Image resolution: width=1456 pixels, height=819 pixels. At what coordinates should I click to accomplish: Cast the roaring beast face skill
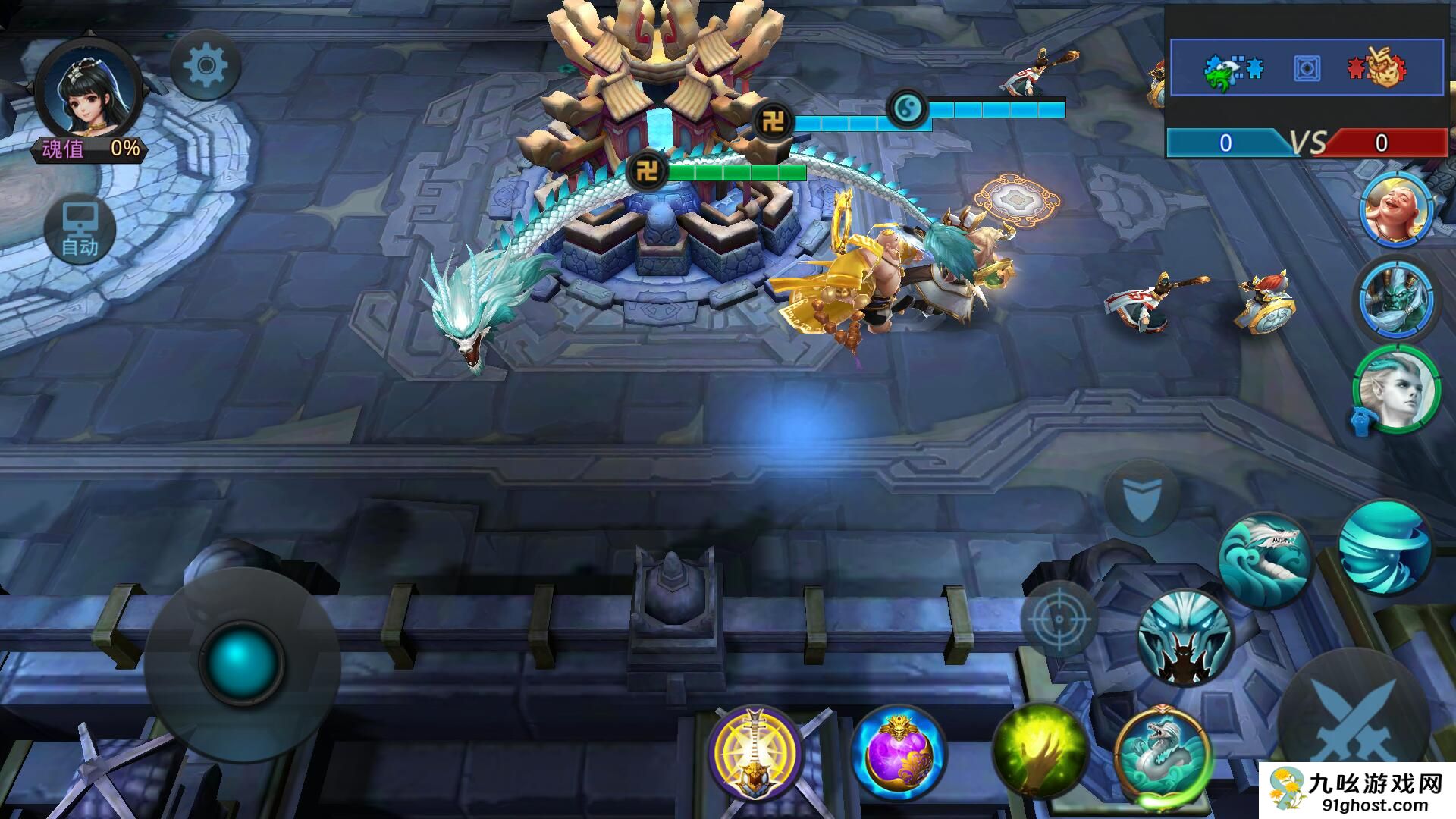pos(1185,638)
